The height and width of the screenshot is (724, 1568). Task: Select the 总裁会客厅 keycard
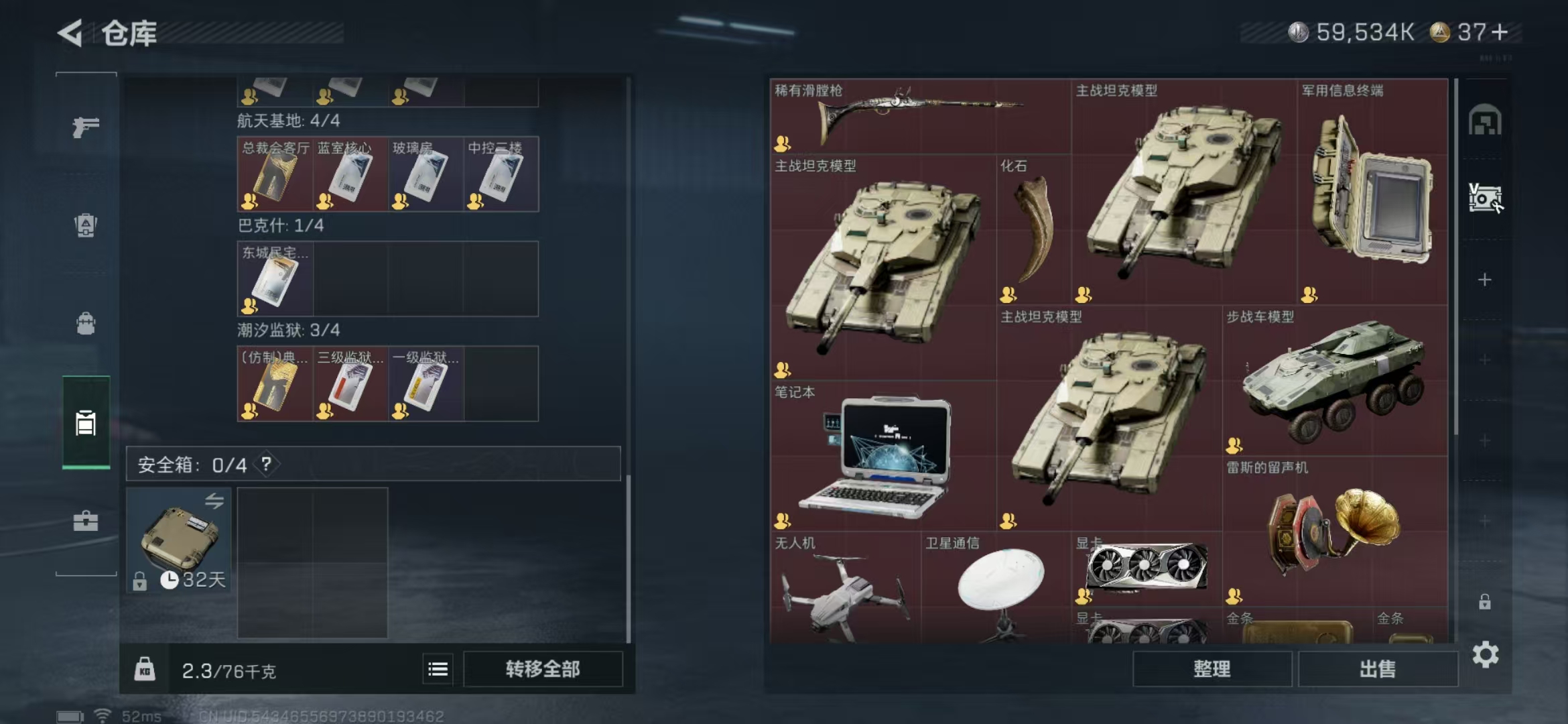(275, 176)
